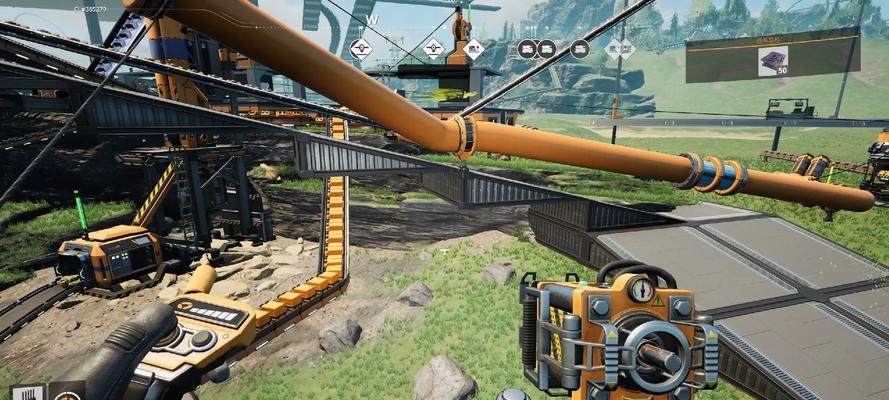
Task: Select the item thumbnail showing count 50
Action: 773,61
